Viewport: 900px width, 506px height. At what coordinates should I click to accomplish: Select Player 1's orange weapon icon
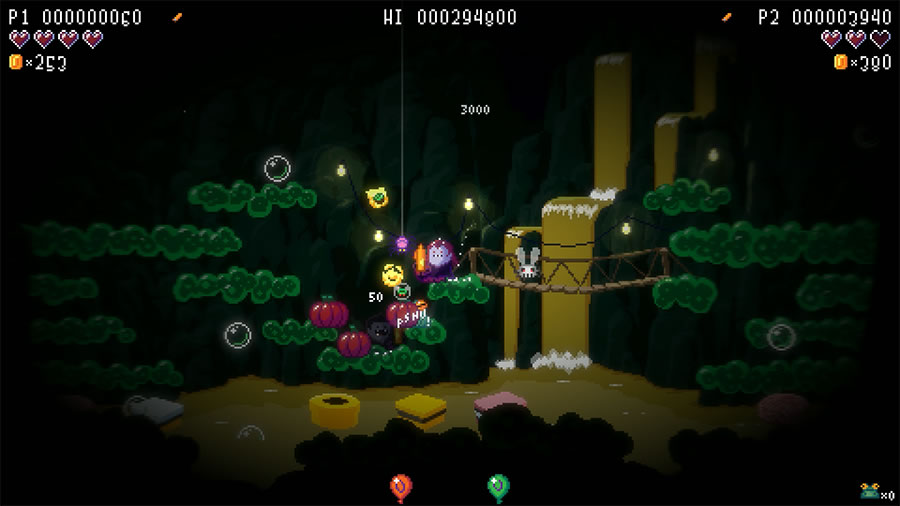pyautogui.click(x=178, y=17)
